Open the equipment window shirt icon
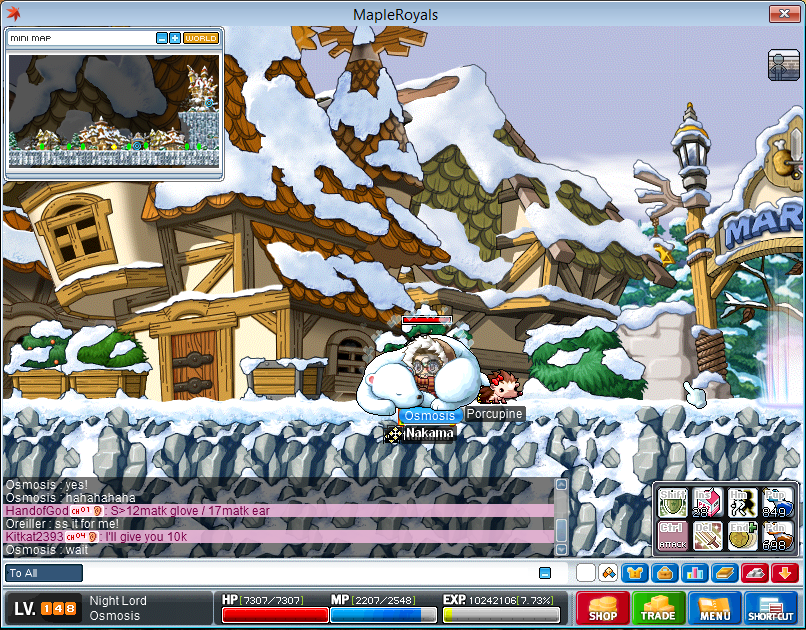 (635, 573)
